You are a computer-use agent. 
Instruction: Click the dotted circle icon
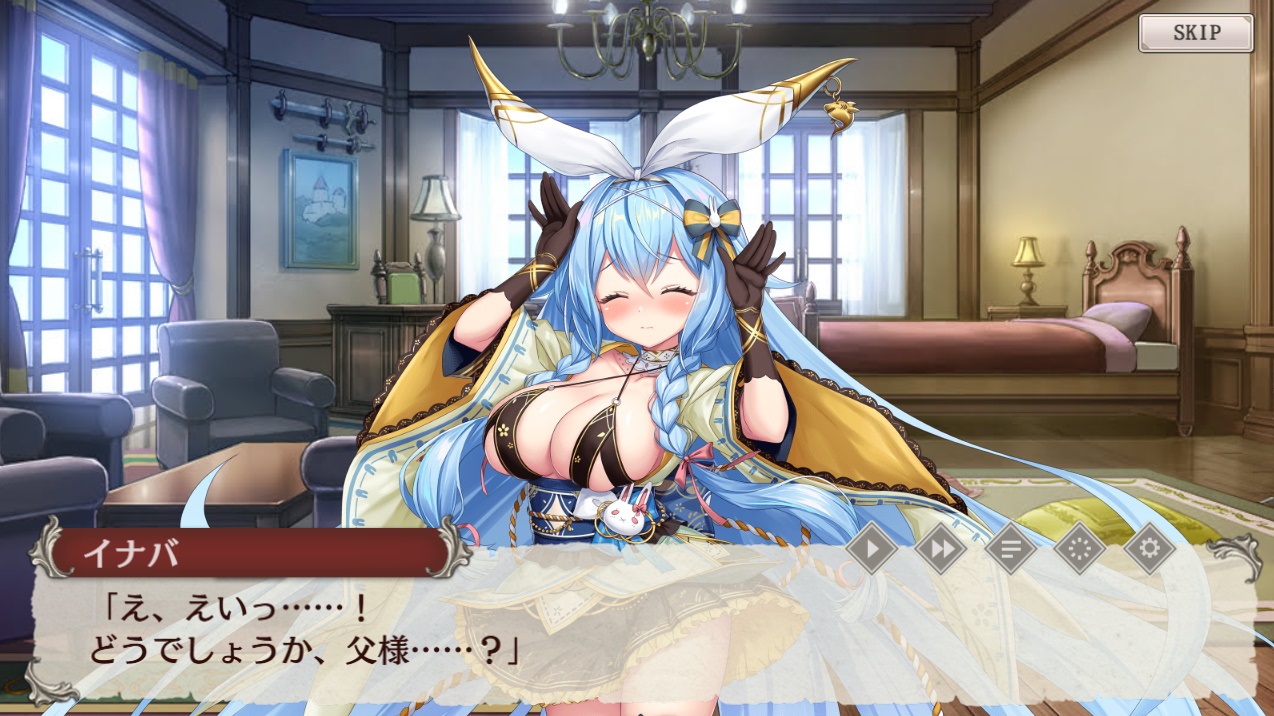pos(1080,549)
